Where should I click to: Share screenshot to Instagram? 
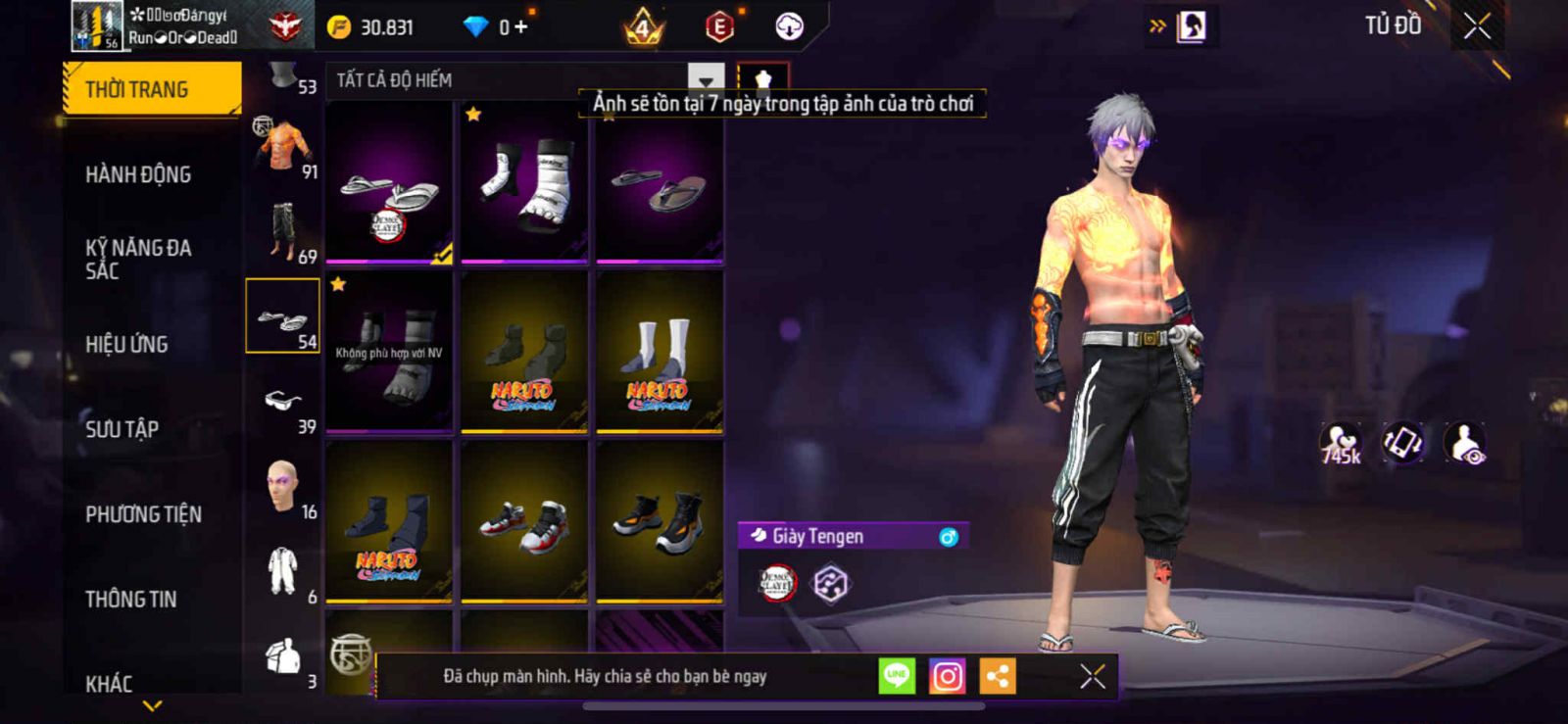pyautogui.click(x=947, y=676)
